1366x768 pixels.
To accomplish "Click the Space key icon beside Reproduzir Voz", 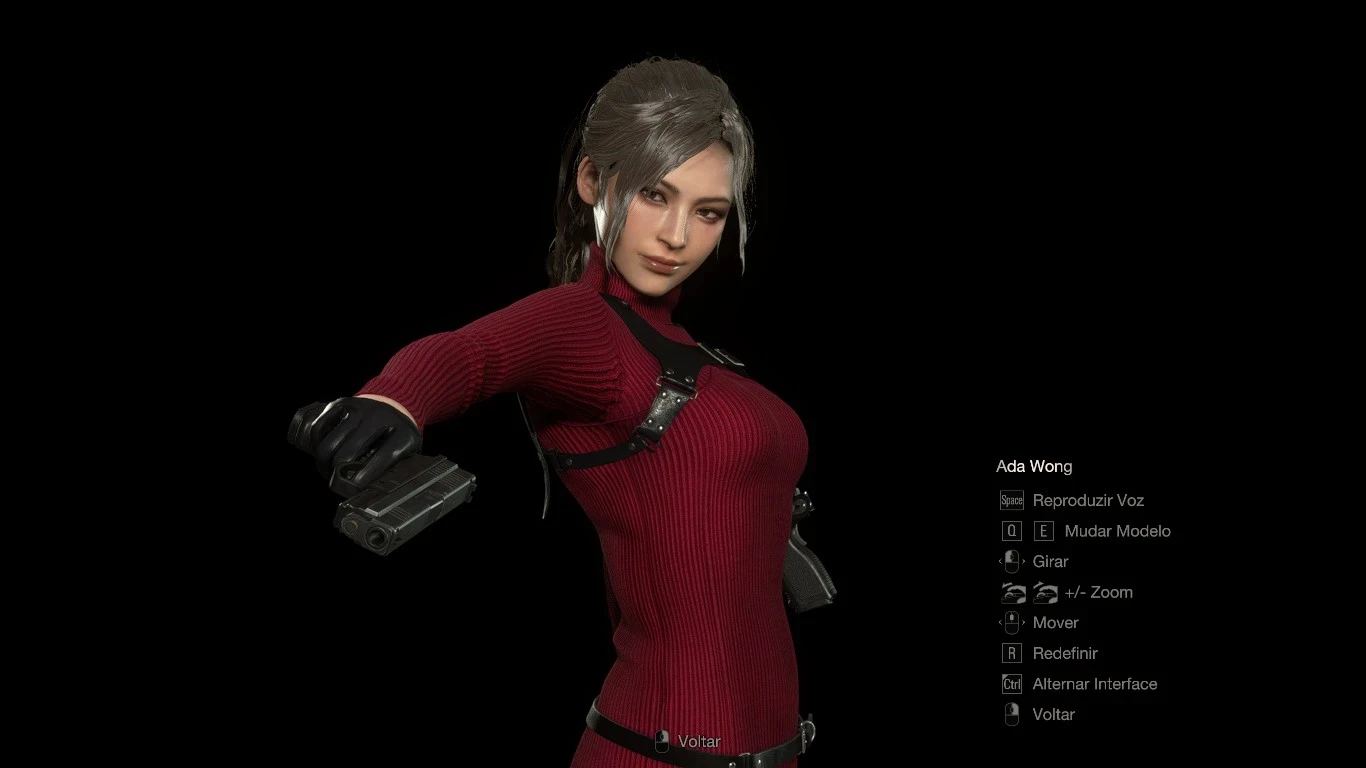I will click(x=1011, y=500).
